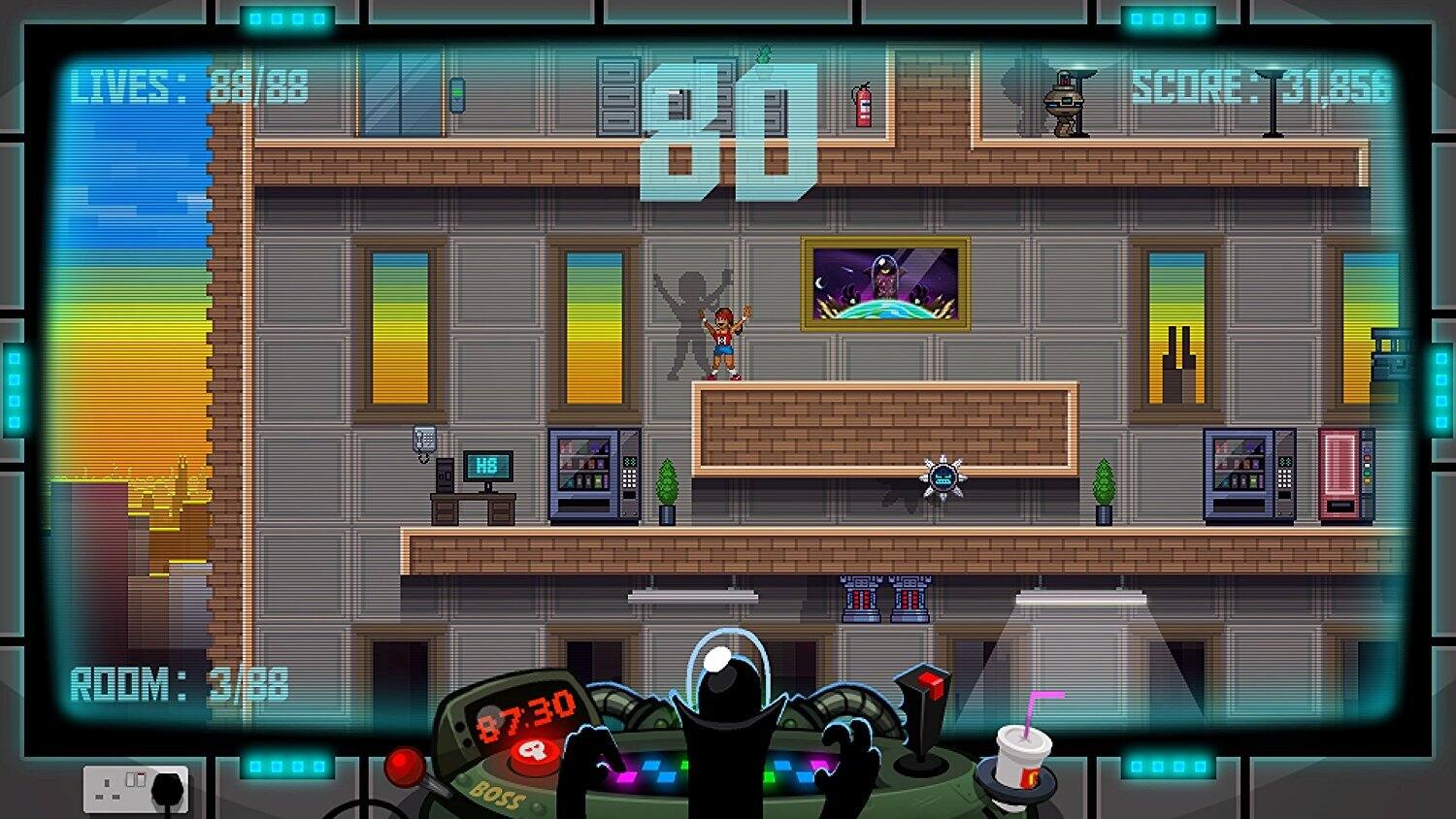The image size is (1456, 819).
Task: Click the HB computer monitor on the desk
Action: pyautogui.click(x=488, y=465)
